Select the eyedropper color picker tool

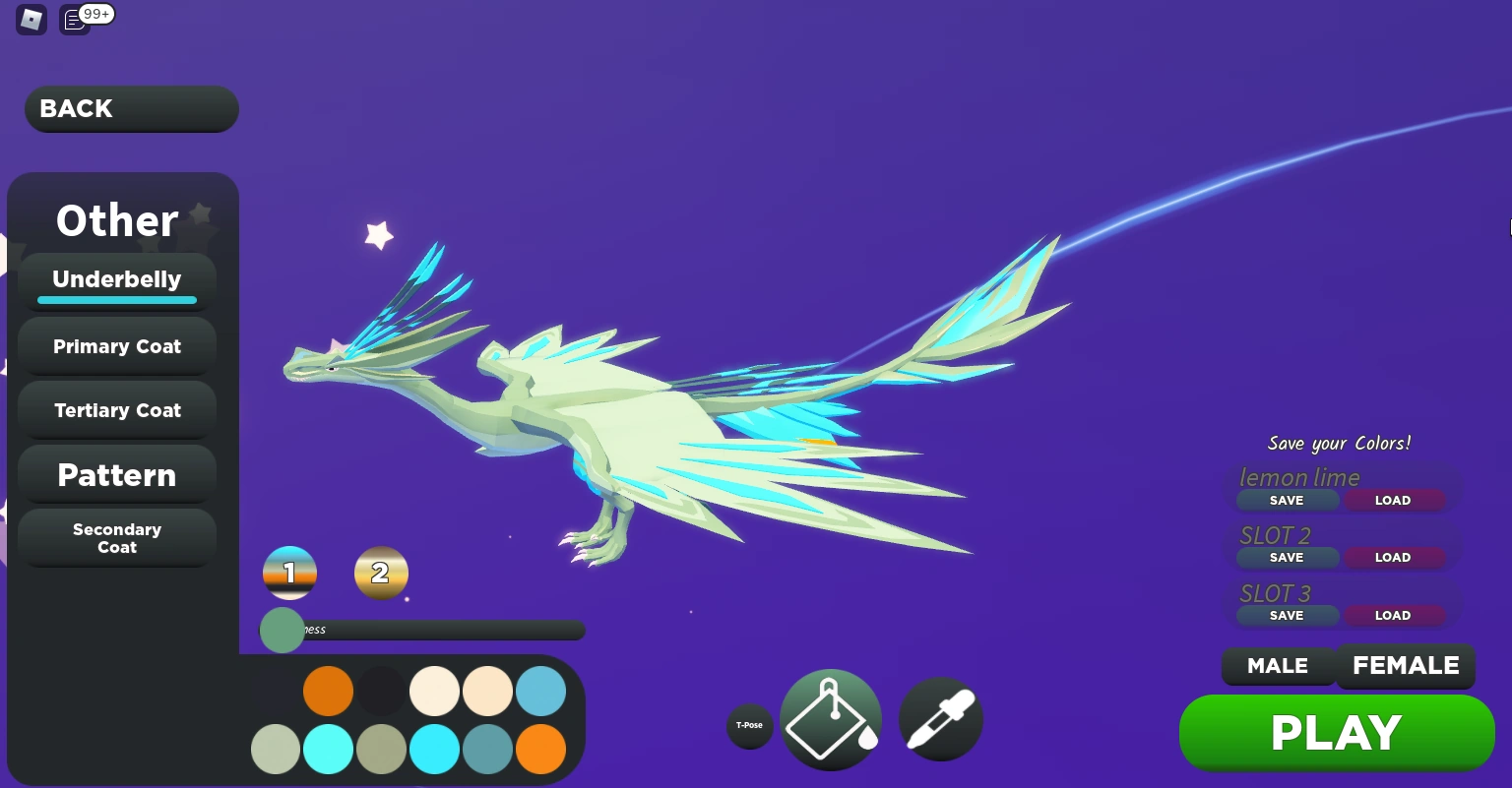(x=940, y=718)
